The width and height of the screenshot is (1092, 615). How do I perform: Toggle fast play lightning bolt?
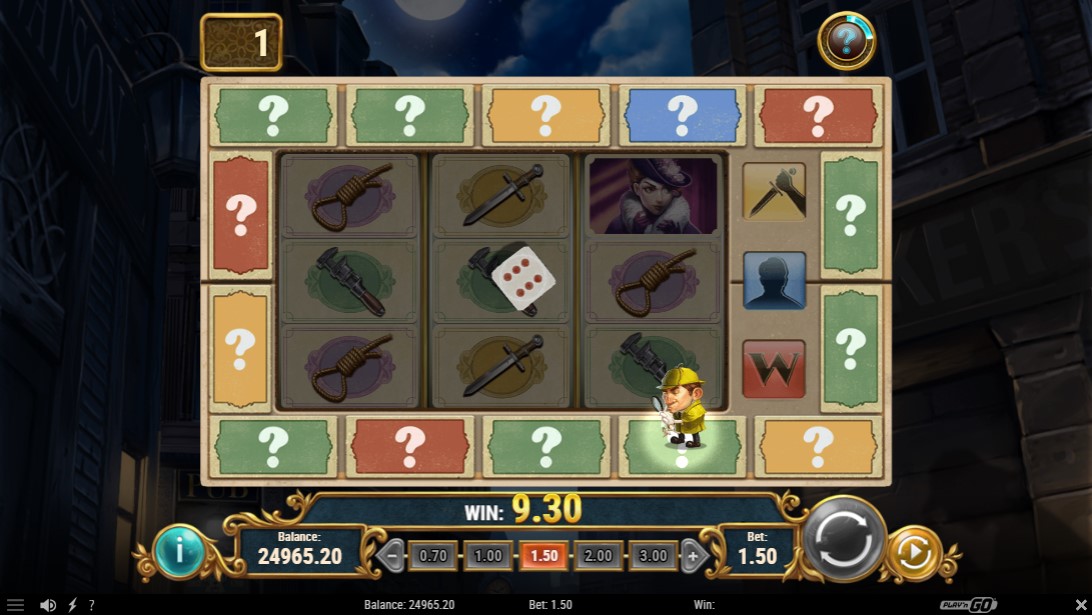click(72, 605)
